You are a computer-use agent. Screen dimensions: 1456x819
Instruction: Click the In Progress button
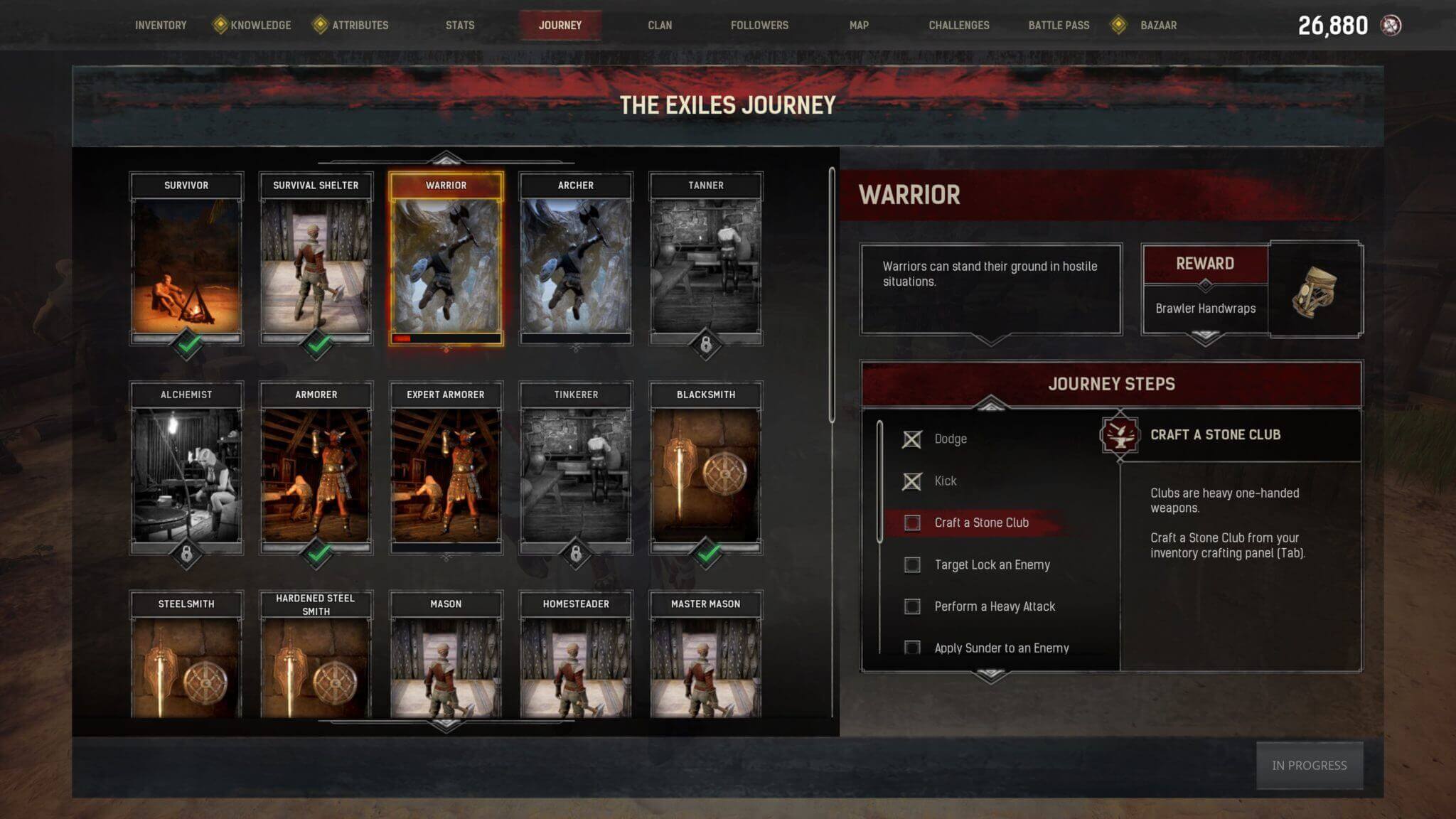(1309, 766)
